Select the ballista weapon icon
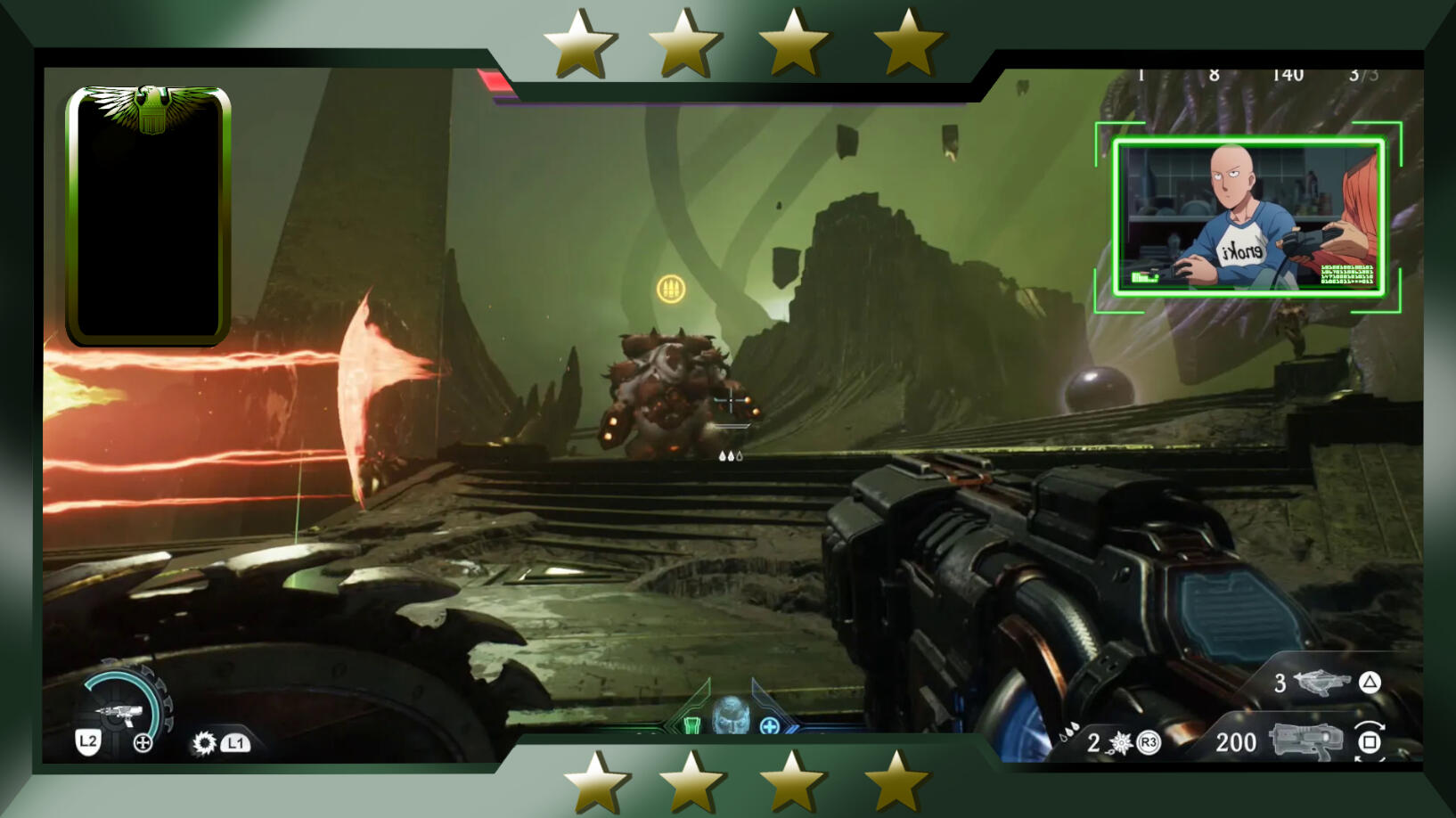Screen dimensions: 1456x818 [1321, 683]
